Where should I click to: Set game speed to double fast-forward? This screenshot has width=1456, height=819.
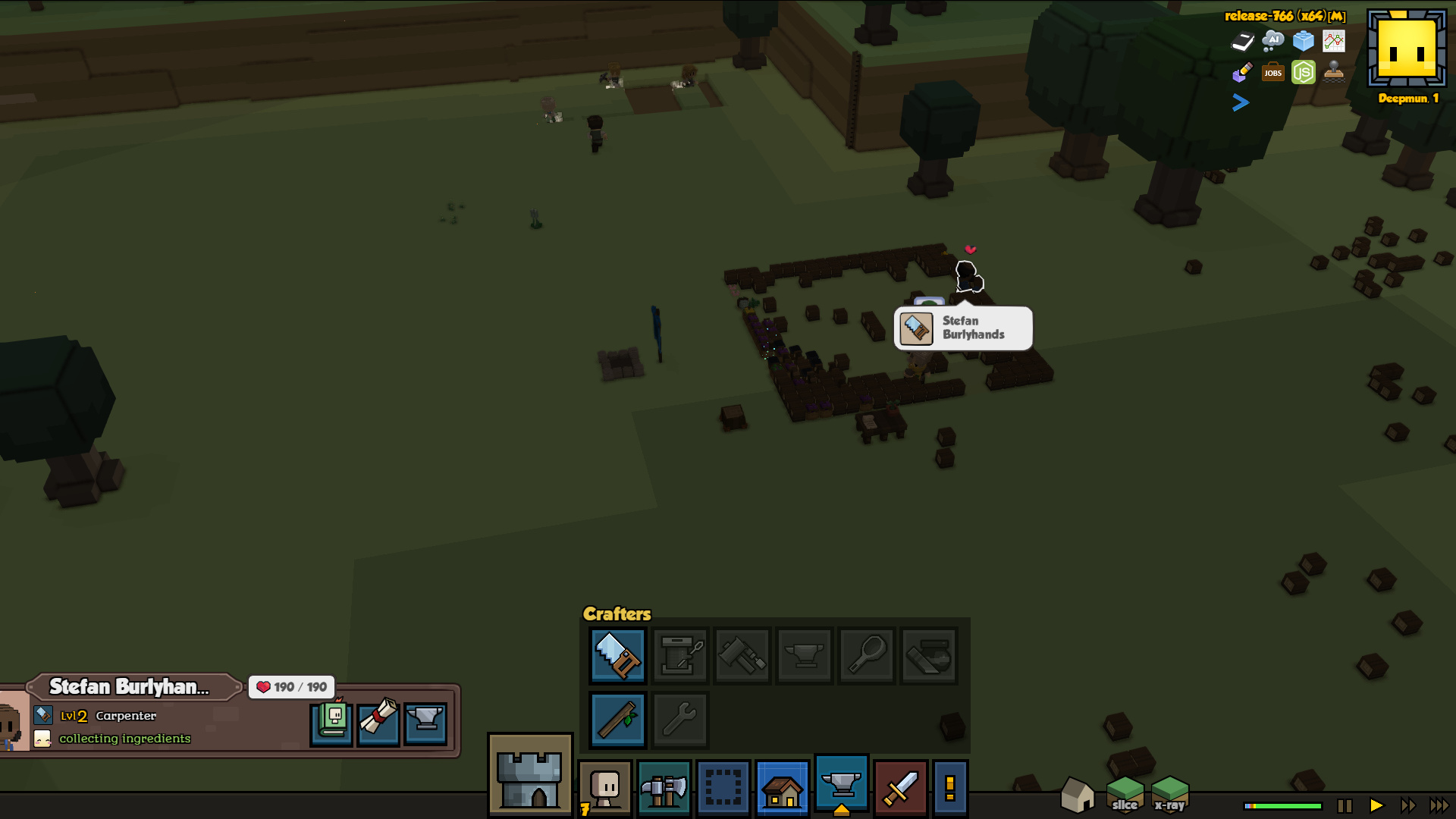(1407, 805)
